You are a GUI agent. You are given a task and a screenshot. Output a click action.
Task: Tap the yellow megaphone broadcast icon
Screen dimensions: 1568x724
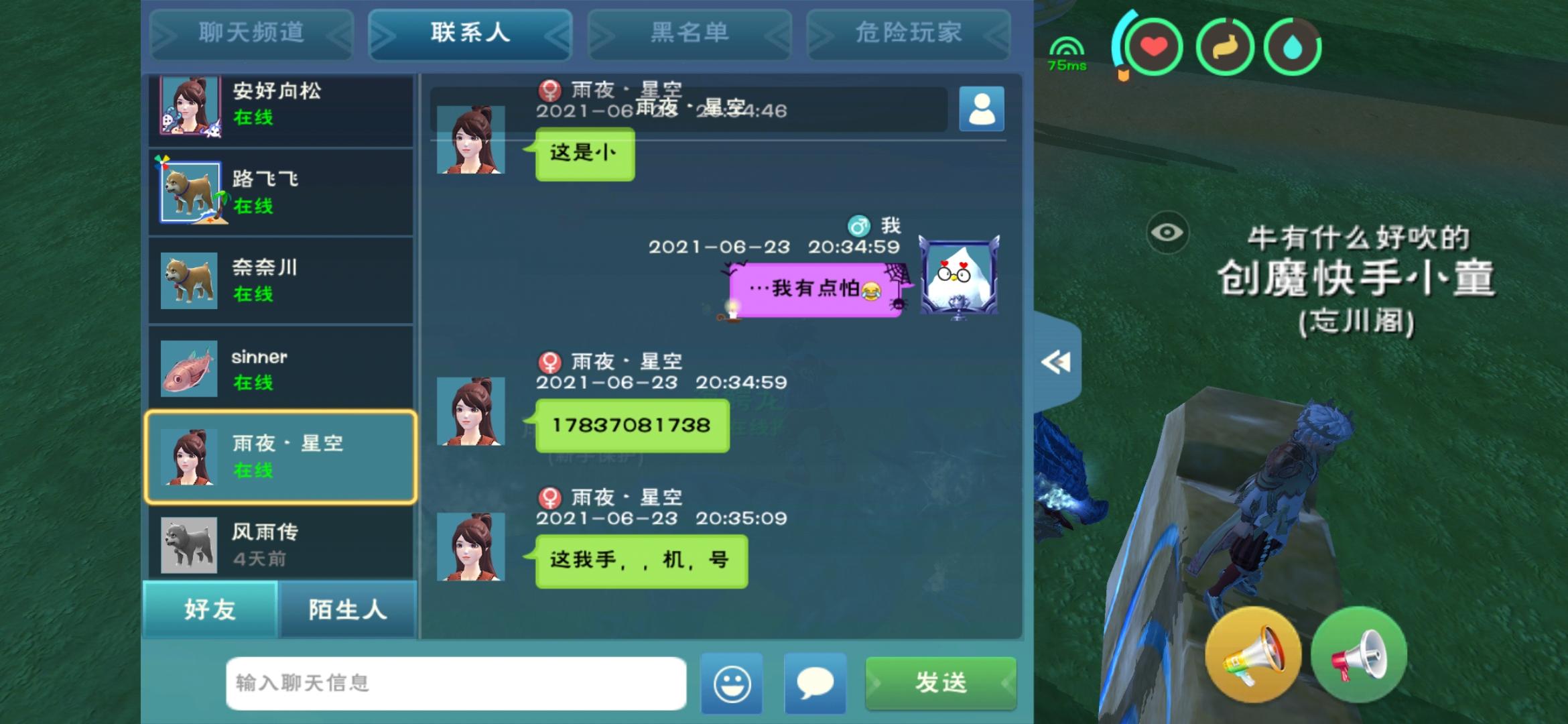tap(1252, 654)
